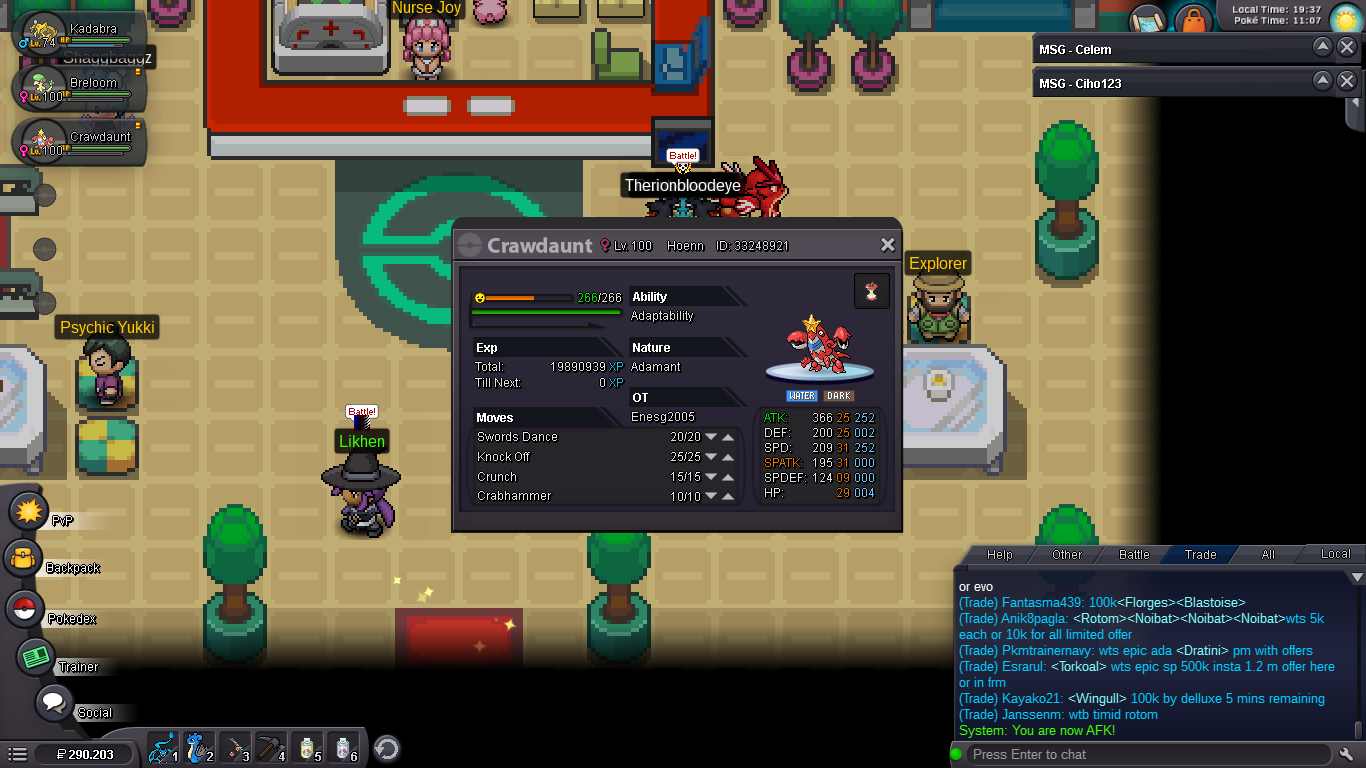
Task: Open the PvP menu
Action: (x=29, y=511)
